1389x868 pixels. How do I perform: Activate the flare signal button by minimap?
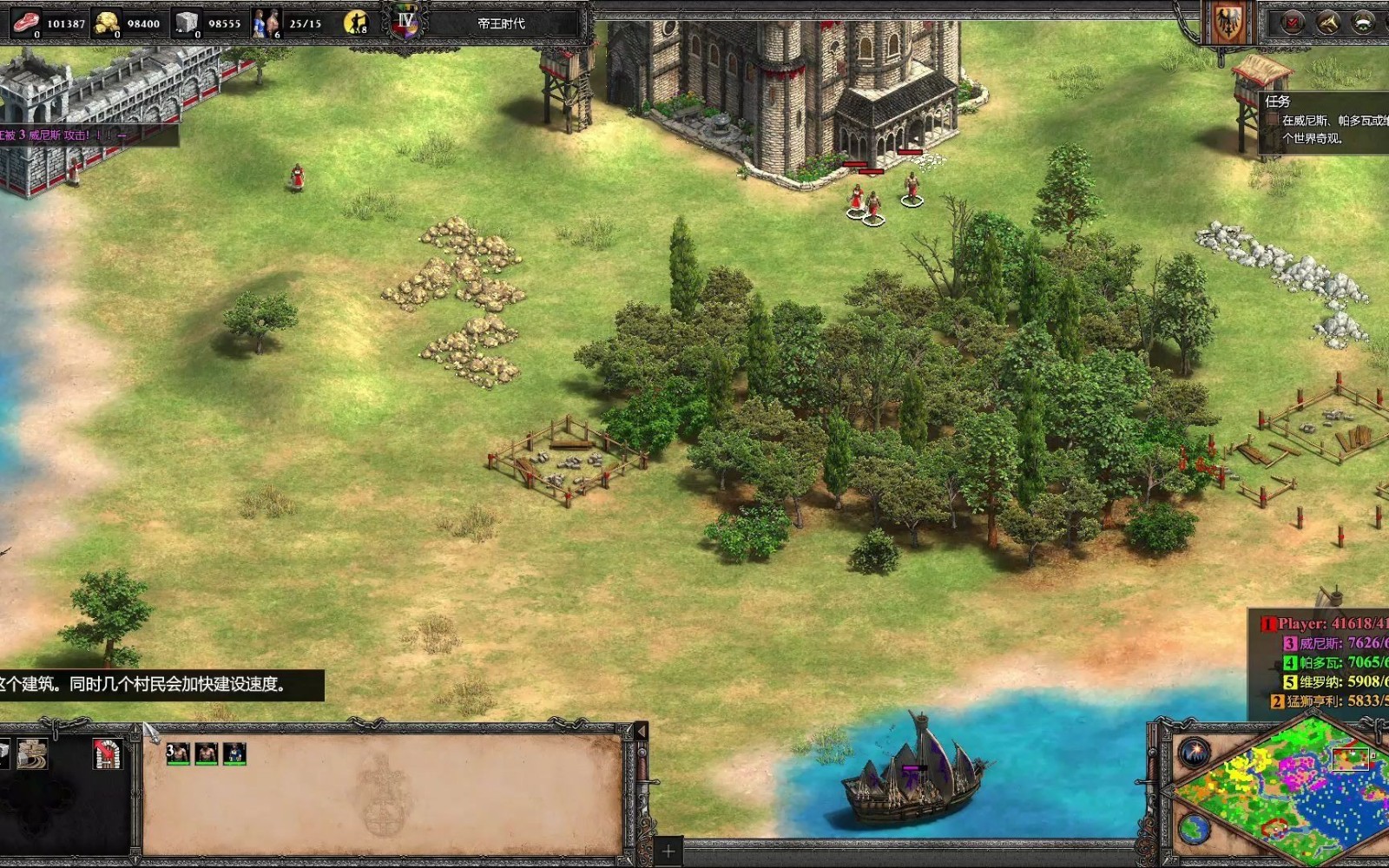pos(1195,752)
